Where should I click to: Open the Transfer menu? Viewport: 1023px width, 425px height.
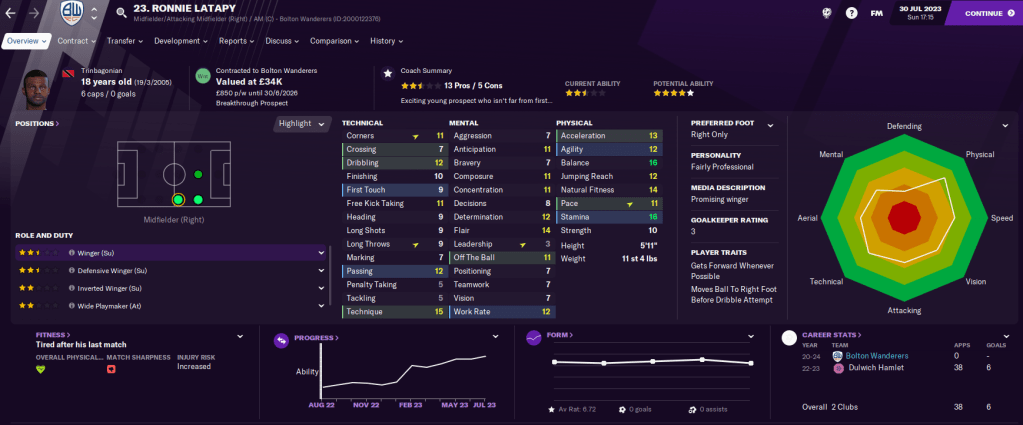tap(124, 41)
